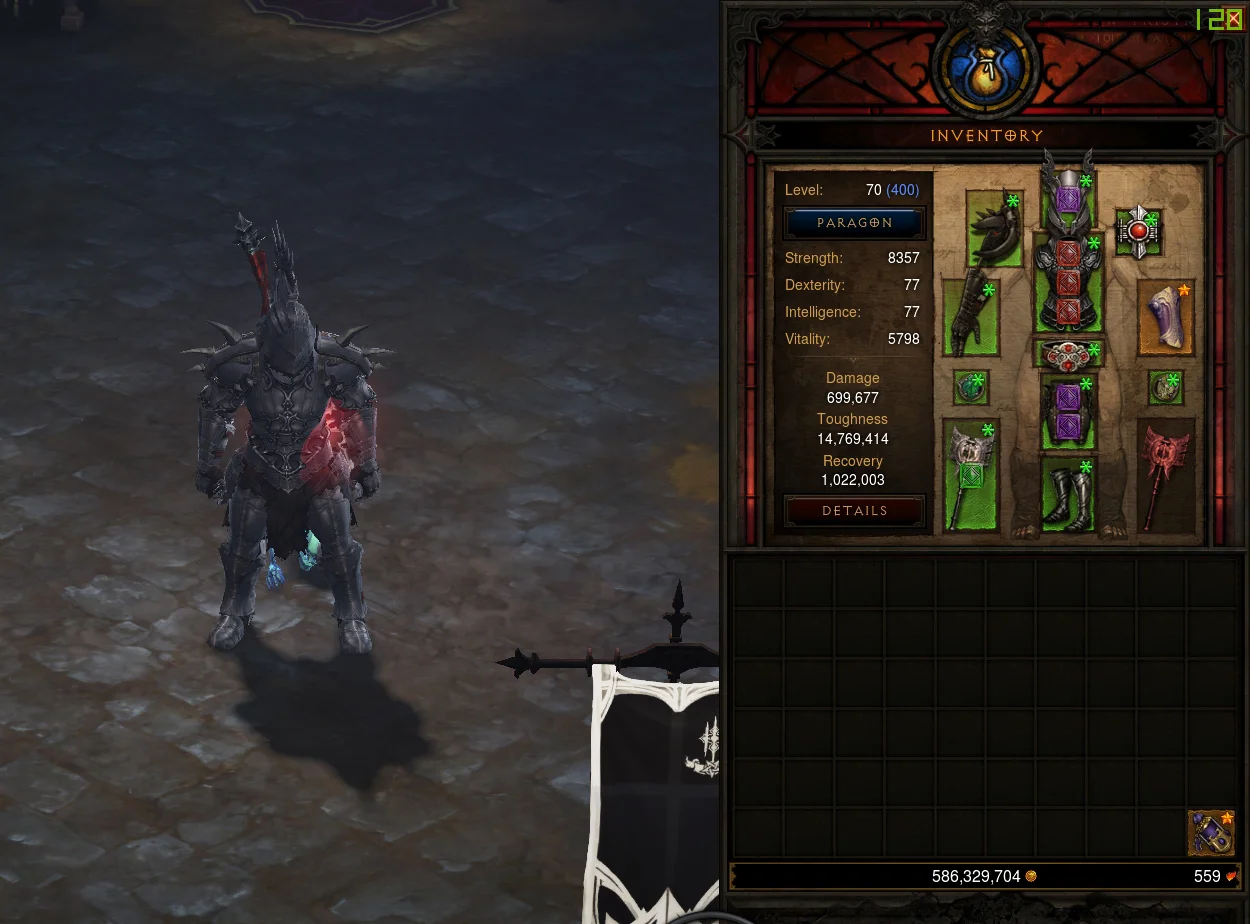Close the Inventory window

(1234, 19)
